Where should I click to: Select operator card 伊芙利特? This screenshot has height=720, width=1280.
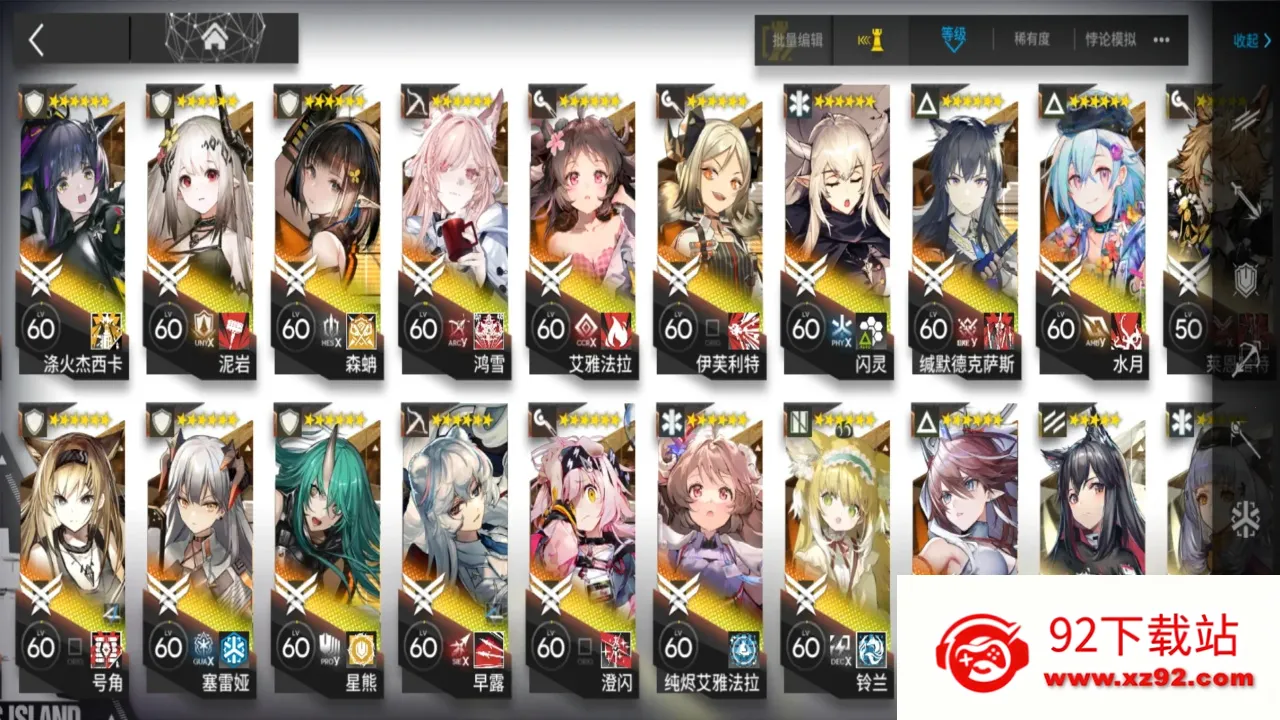click(710, 230)
